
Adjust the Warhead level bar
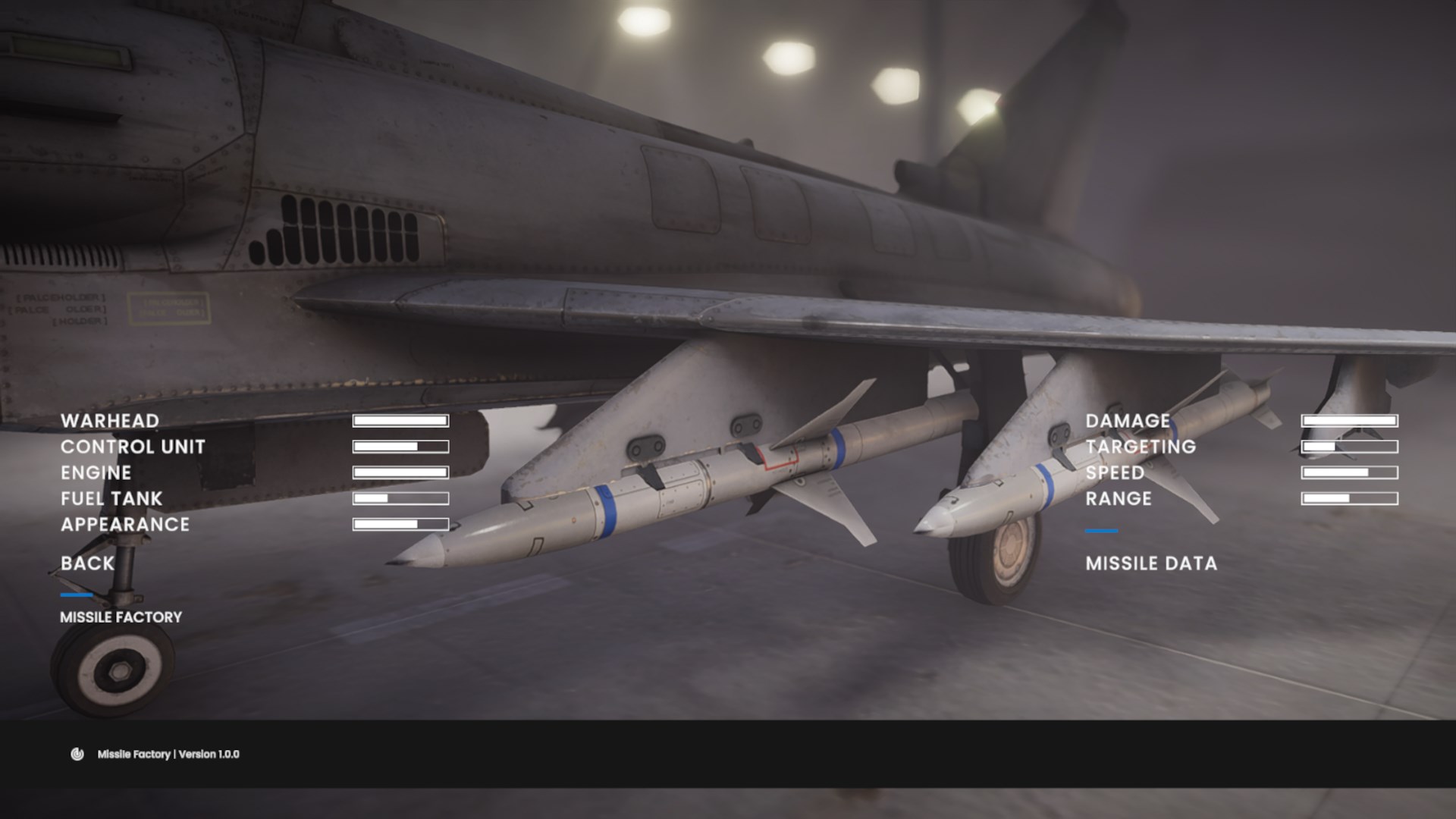click(x=400, y=421)
